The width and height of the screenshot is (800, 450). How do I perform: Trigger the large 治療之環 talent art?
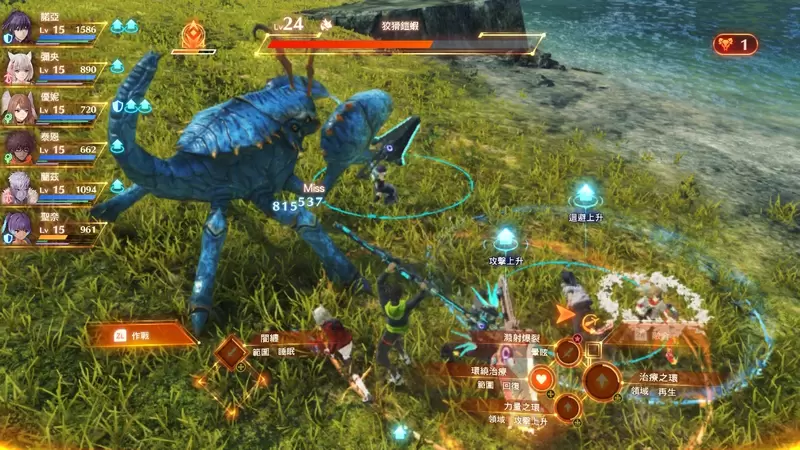602,381
